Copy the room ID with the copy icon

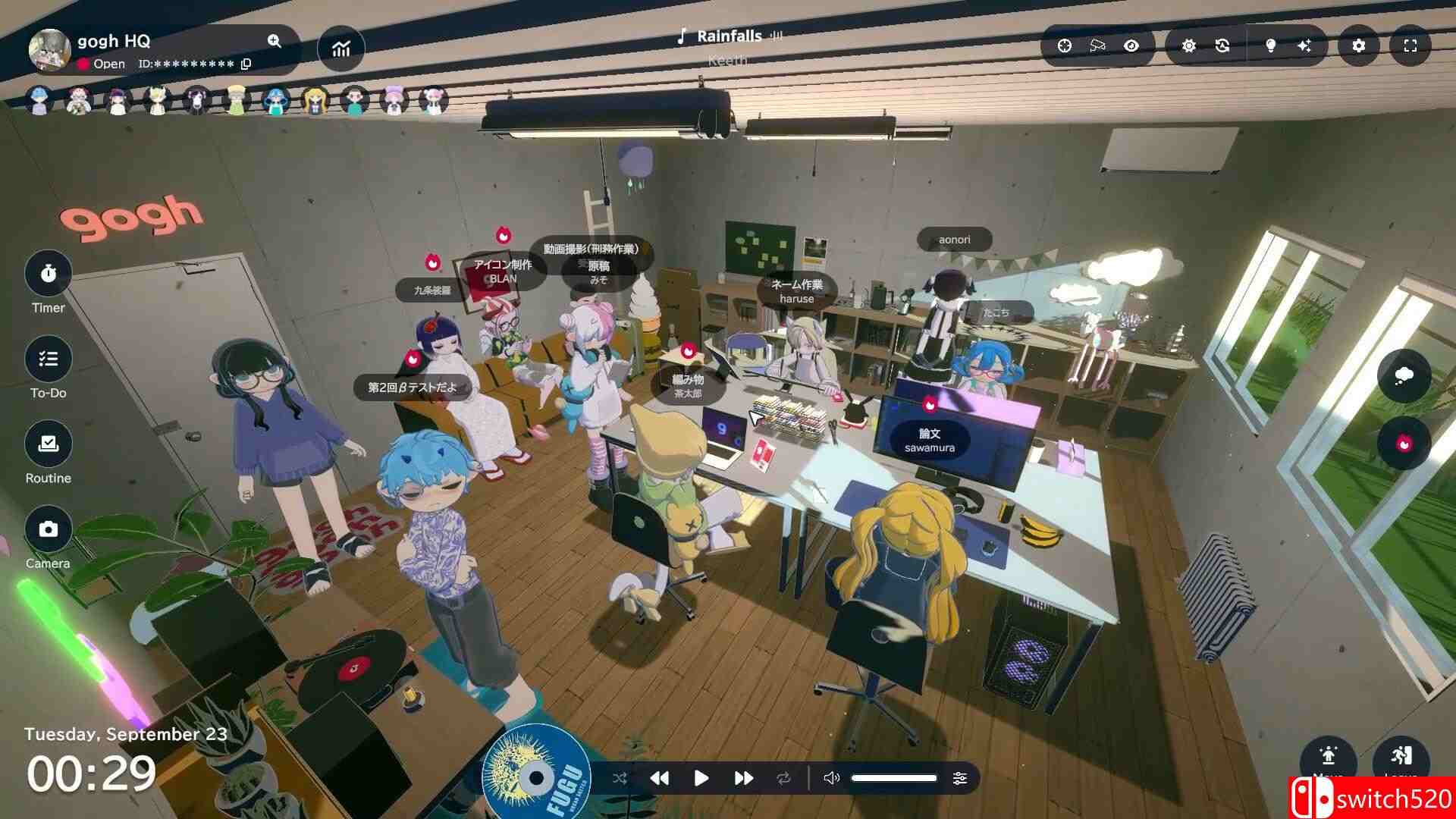[x=246, y=64]
